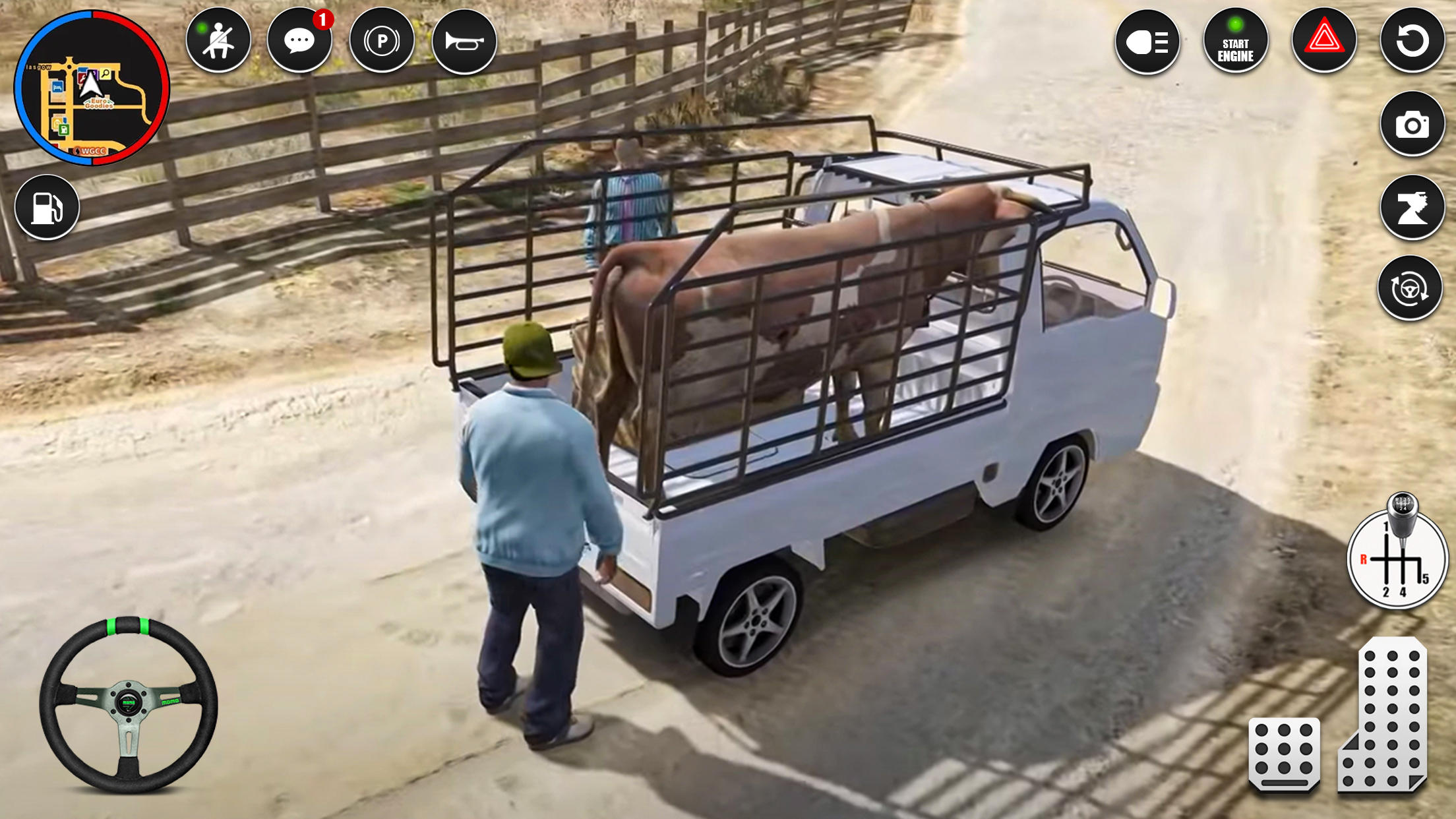Toggle the seatbelt on

coord(220,40)
